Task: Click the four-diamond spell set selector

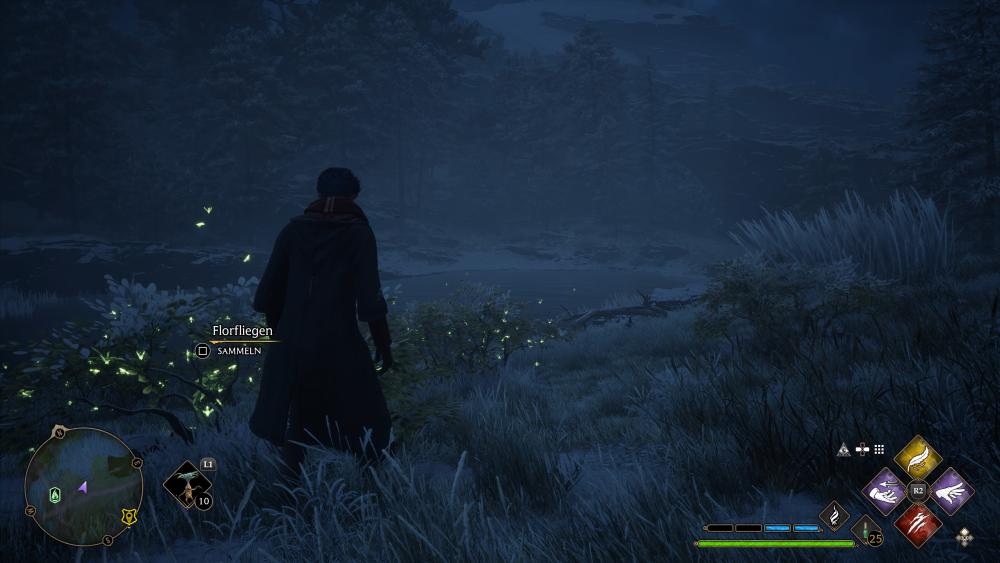Action: coord(964,537)
